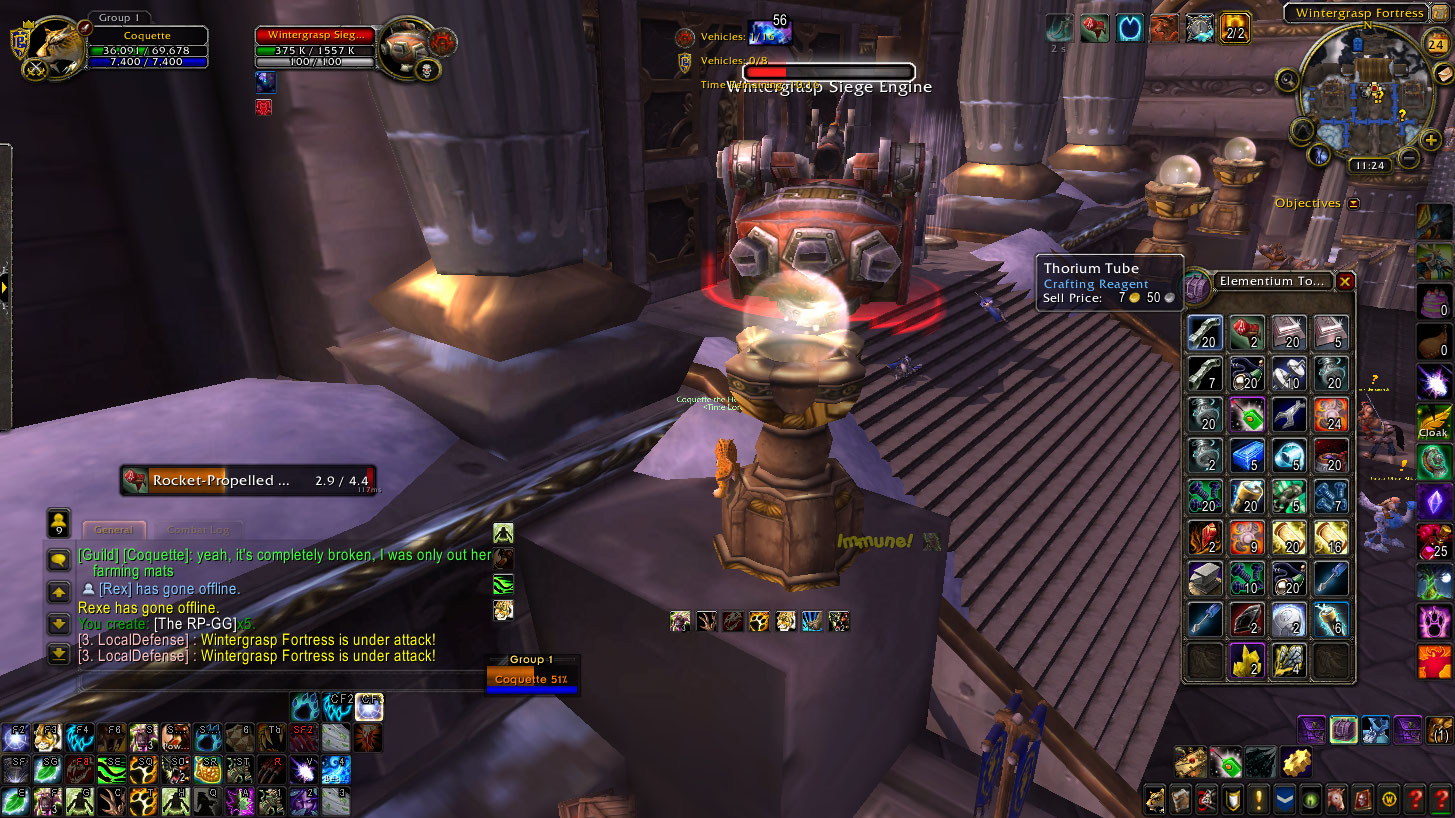Select the Thorium Tube stack of 20
This screenshot has width=1455, height=818.
(1205, 333)
